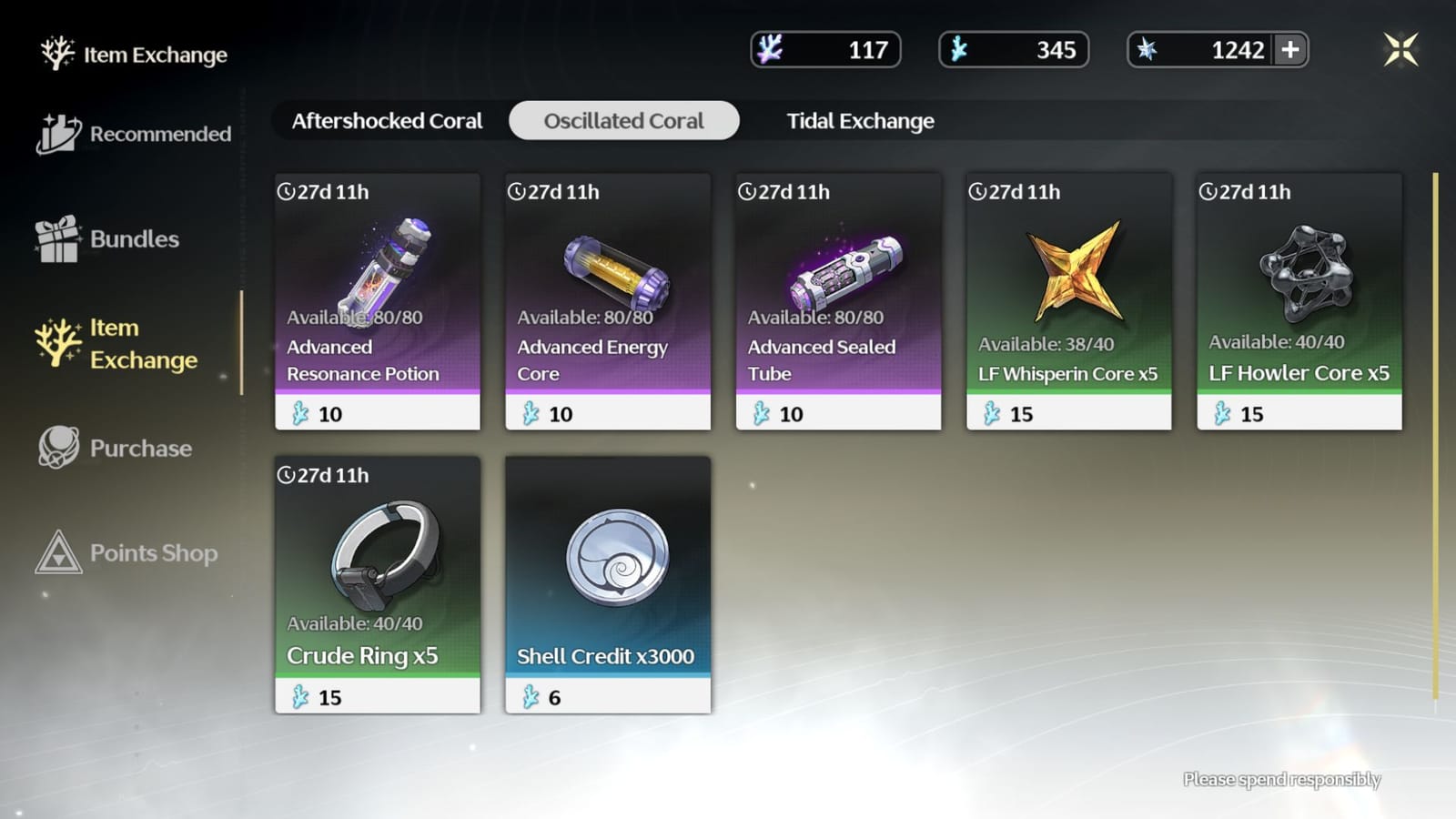Viewport: 1456px width, 819px height.
Task: Select the Shell Credit x3000 item
Action: (x=608, y=582)
